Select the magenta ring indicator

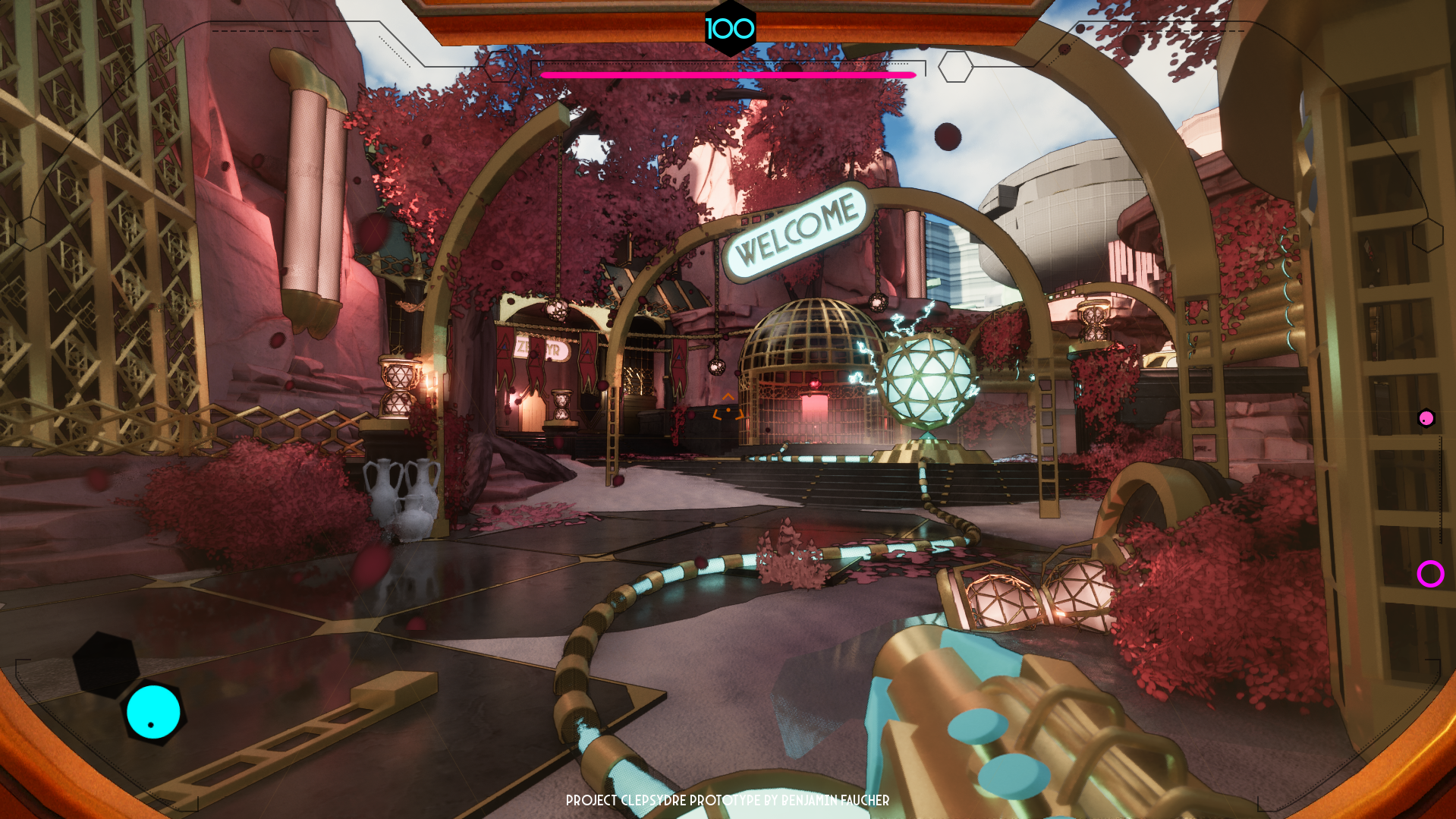(1430, 574)
